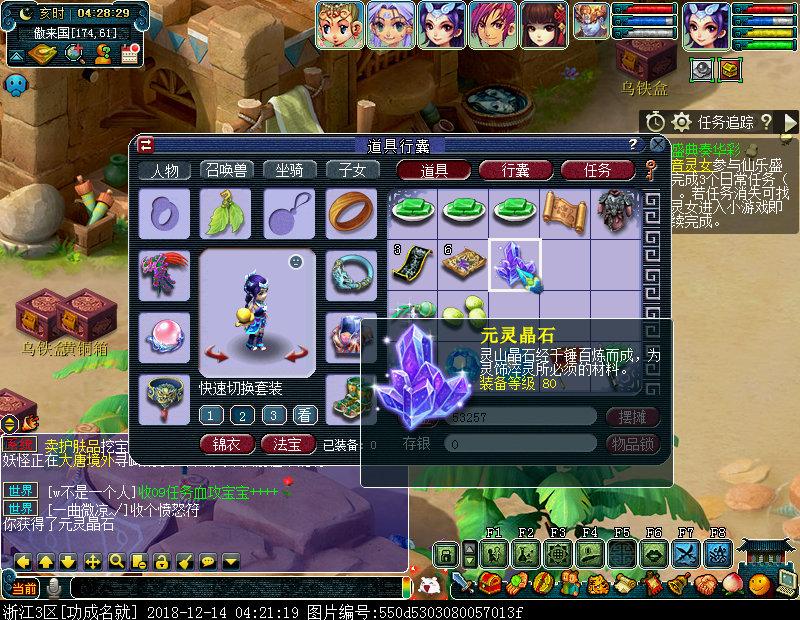
Task: Select the golden scroll inventory item
Action: pos(564,209)
